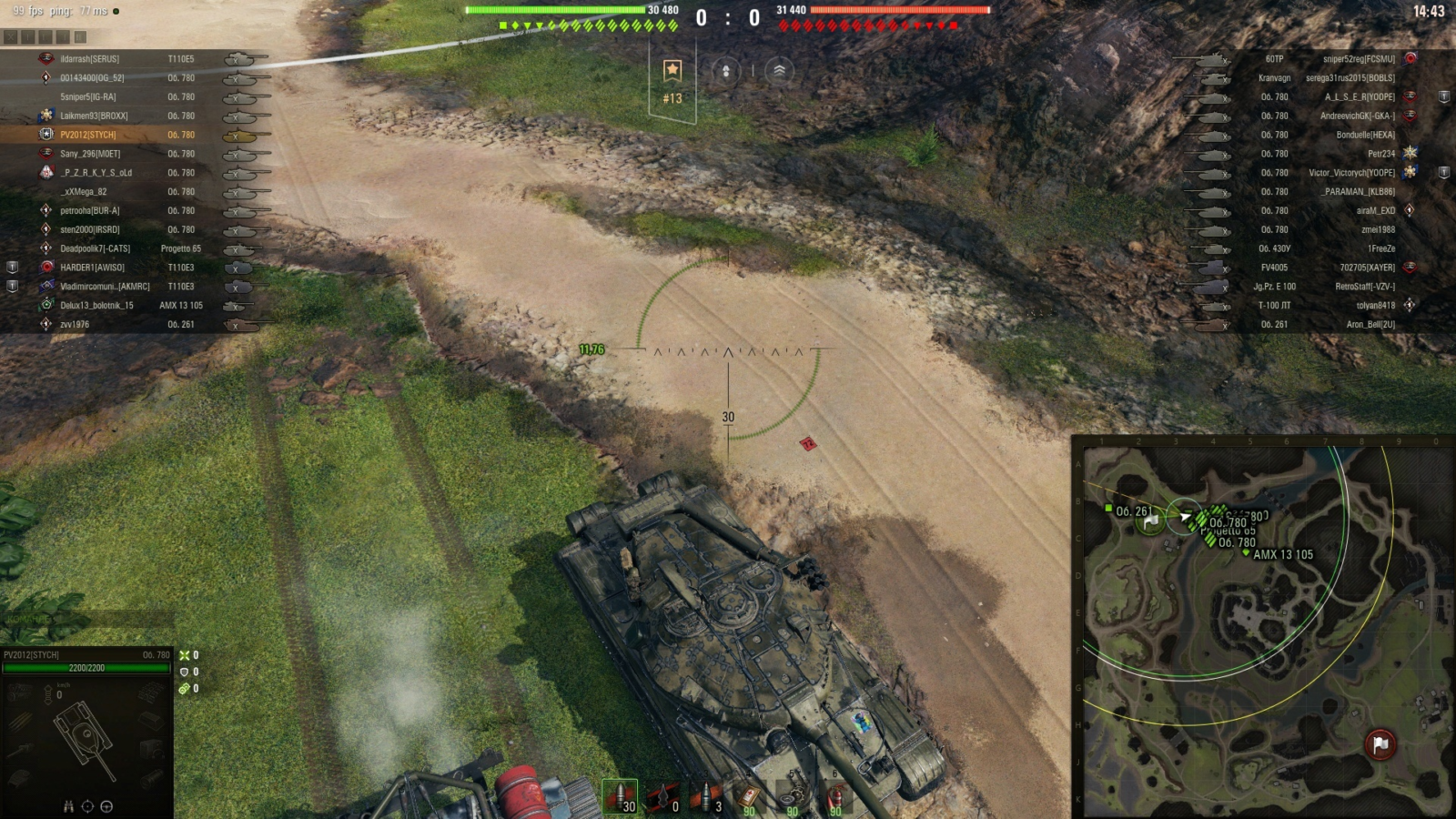
Task: Open the #13 mission star badge
Action: [x=672, y=80]
